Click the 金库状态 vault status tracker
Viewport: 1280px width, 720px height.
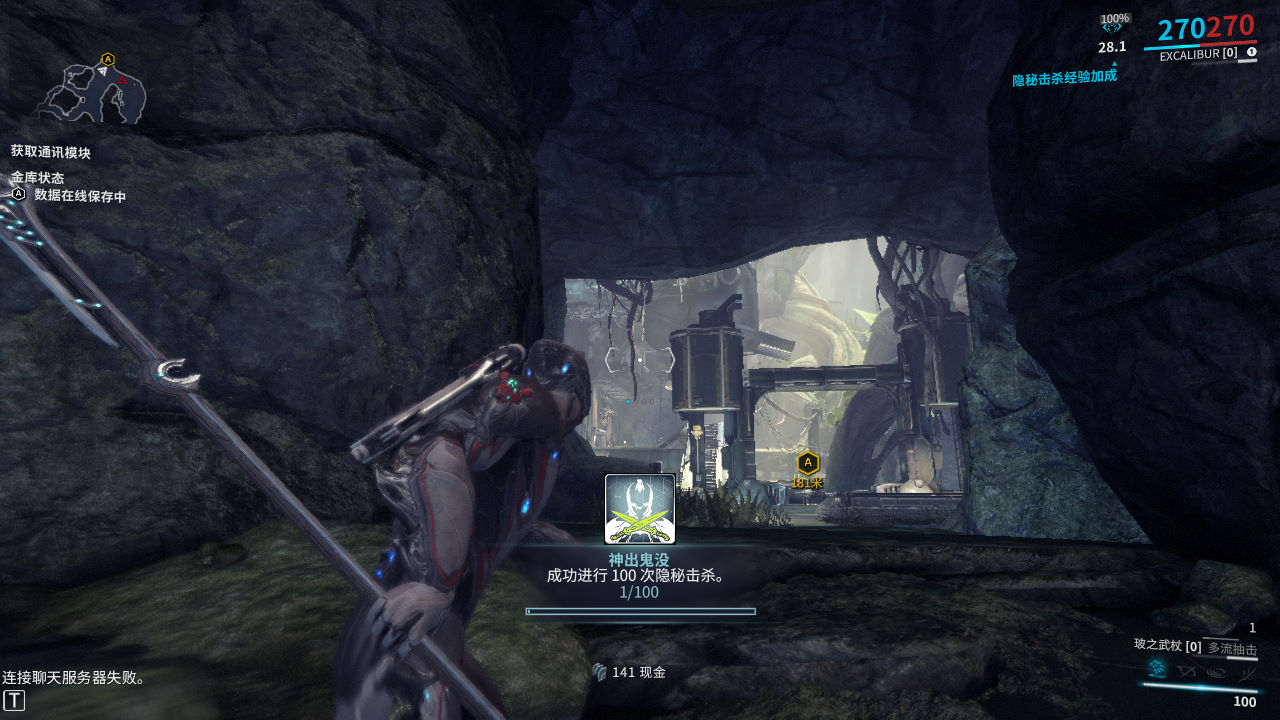(x=37, y=177)
